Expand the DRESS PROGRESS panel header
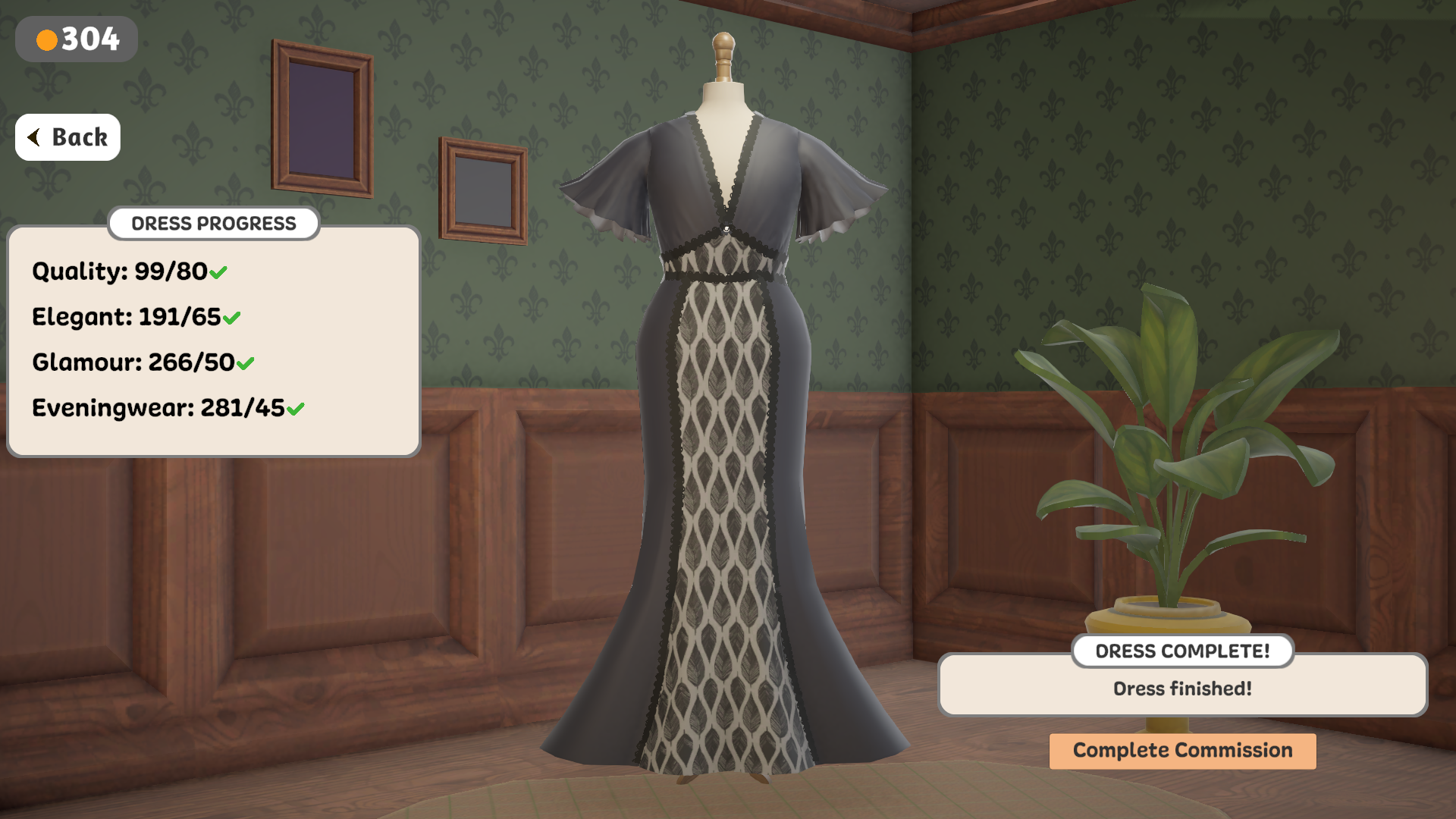The width and height of the screenshot is (1456, 819). (x=214, y=223)
